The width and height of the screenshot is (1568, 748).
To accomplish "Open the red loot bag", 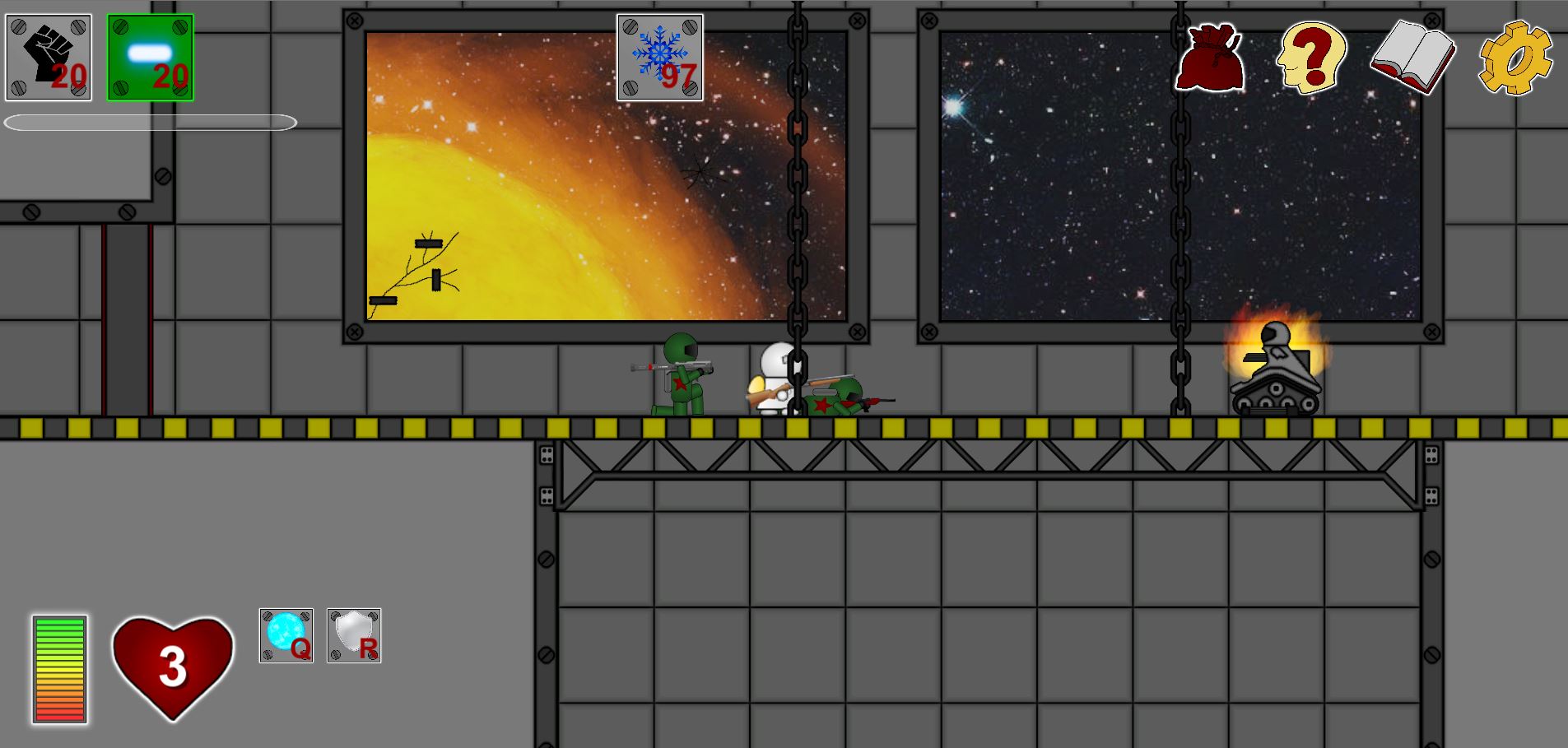I will pyautogui.click(x=1209, y=59).
